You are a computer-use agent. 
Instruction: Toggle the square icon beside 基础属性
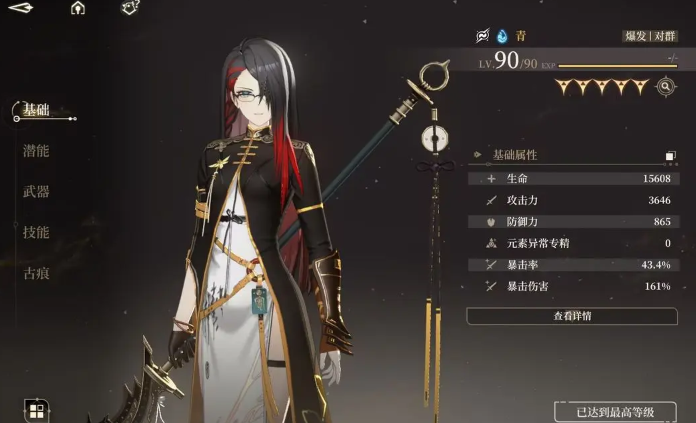671,156
